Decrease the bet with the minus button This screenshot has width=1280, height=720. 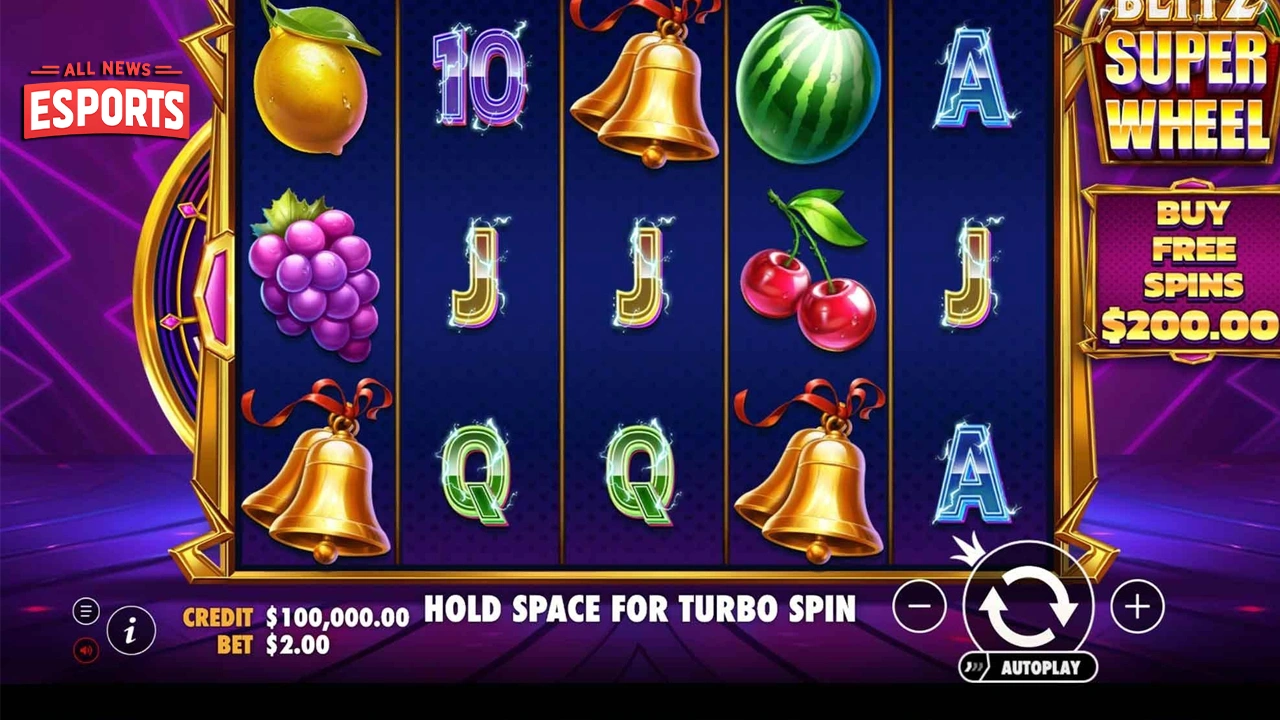click(920, 606)
